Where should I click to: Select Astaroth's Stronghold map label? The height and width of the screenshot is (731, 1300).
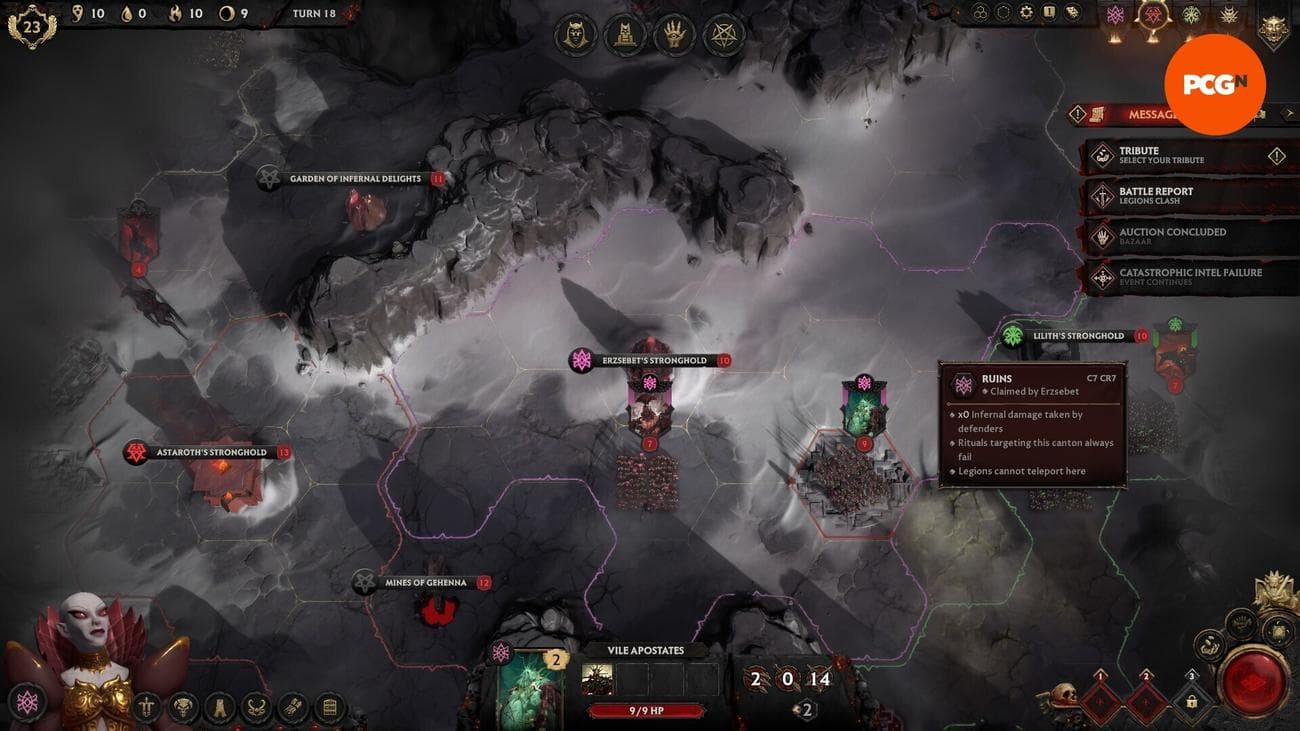click(x=210, y=453)
